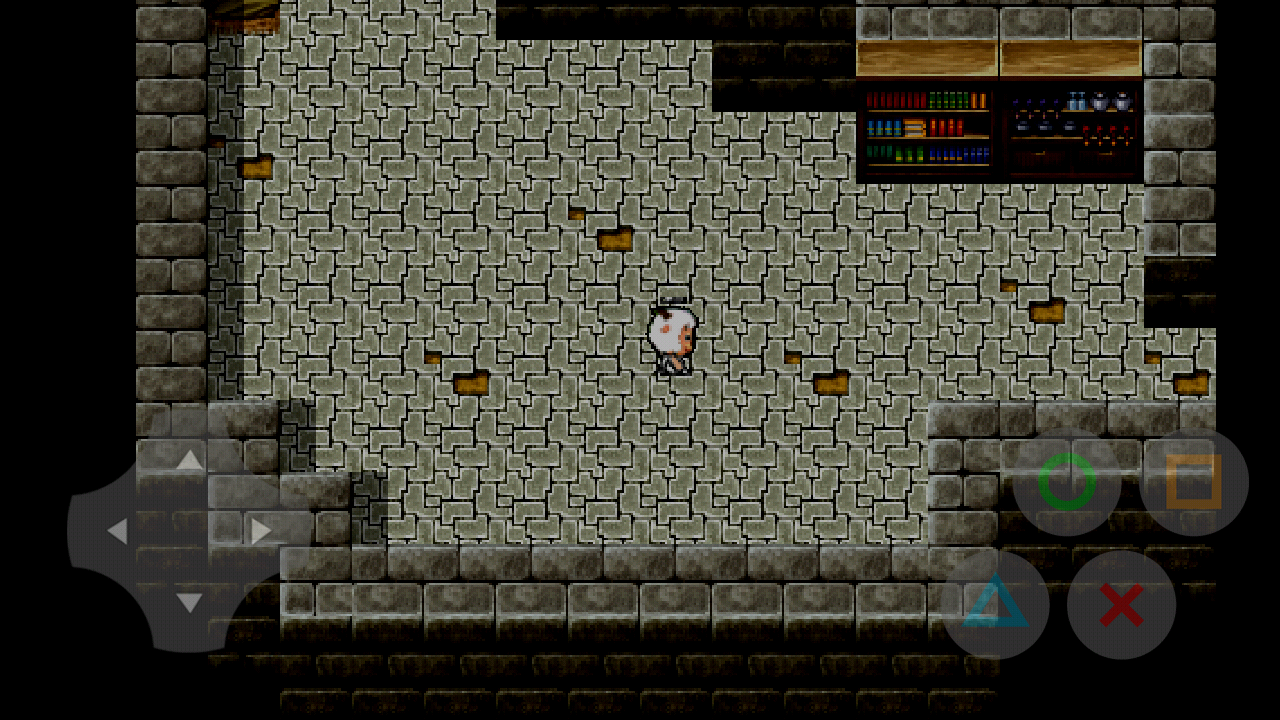
Task: Tap the orange square touch button
Action: 1194,482
